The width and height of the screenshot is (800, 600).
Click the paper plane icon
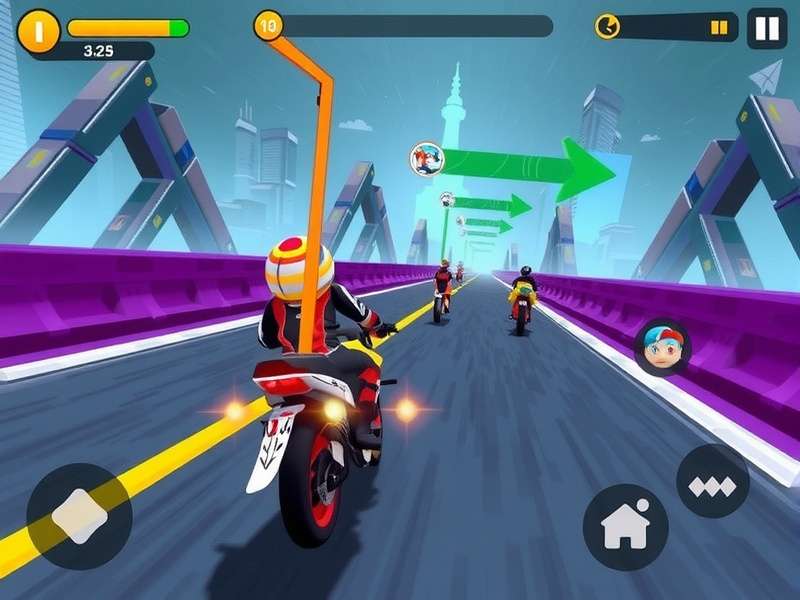765,77
